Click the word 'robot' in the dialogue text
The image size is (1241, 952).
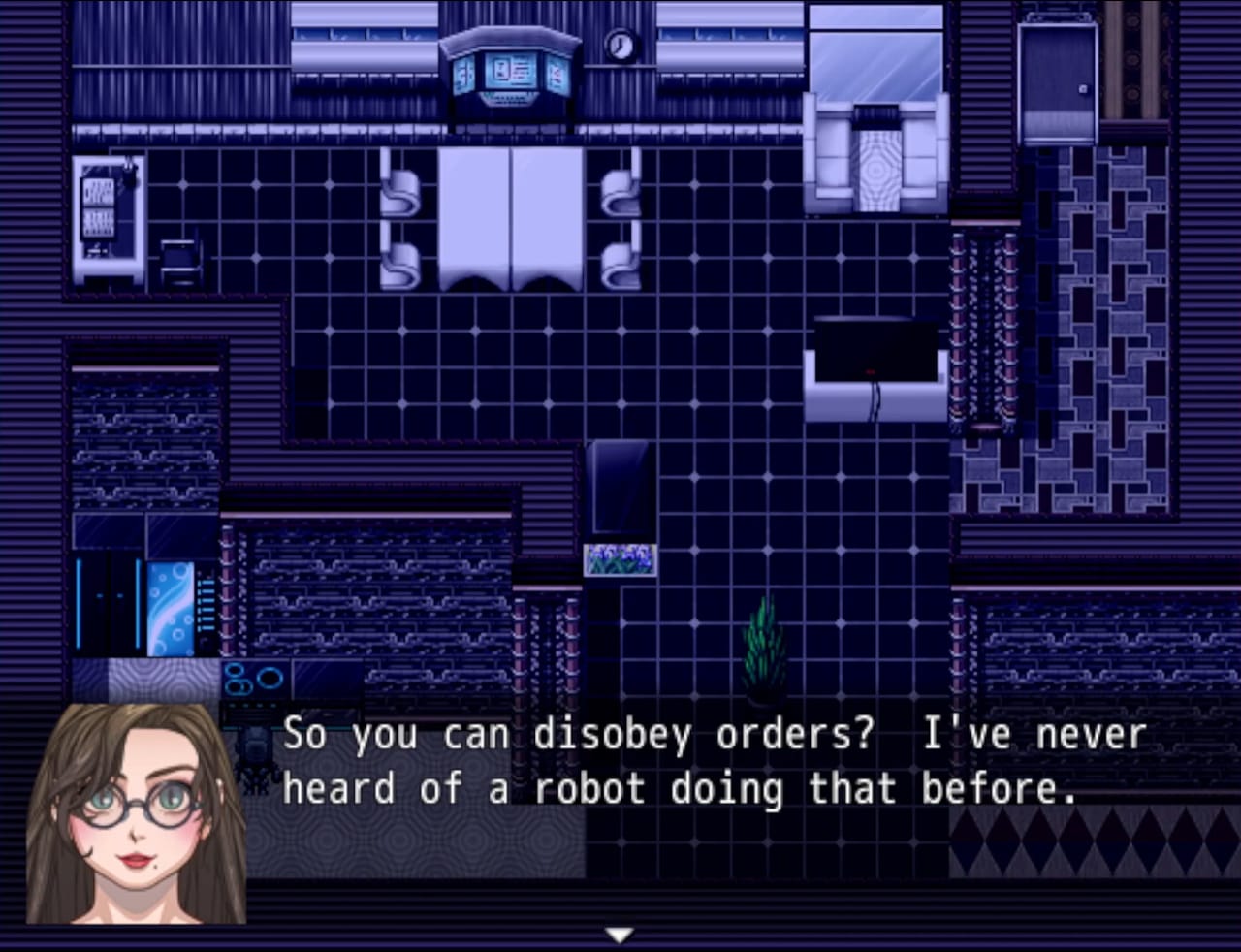[x=591, y=788]
